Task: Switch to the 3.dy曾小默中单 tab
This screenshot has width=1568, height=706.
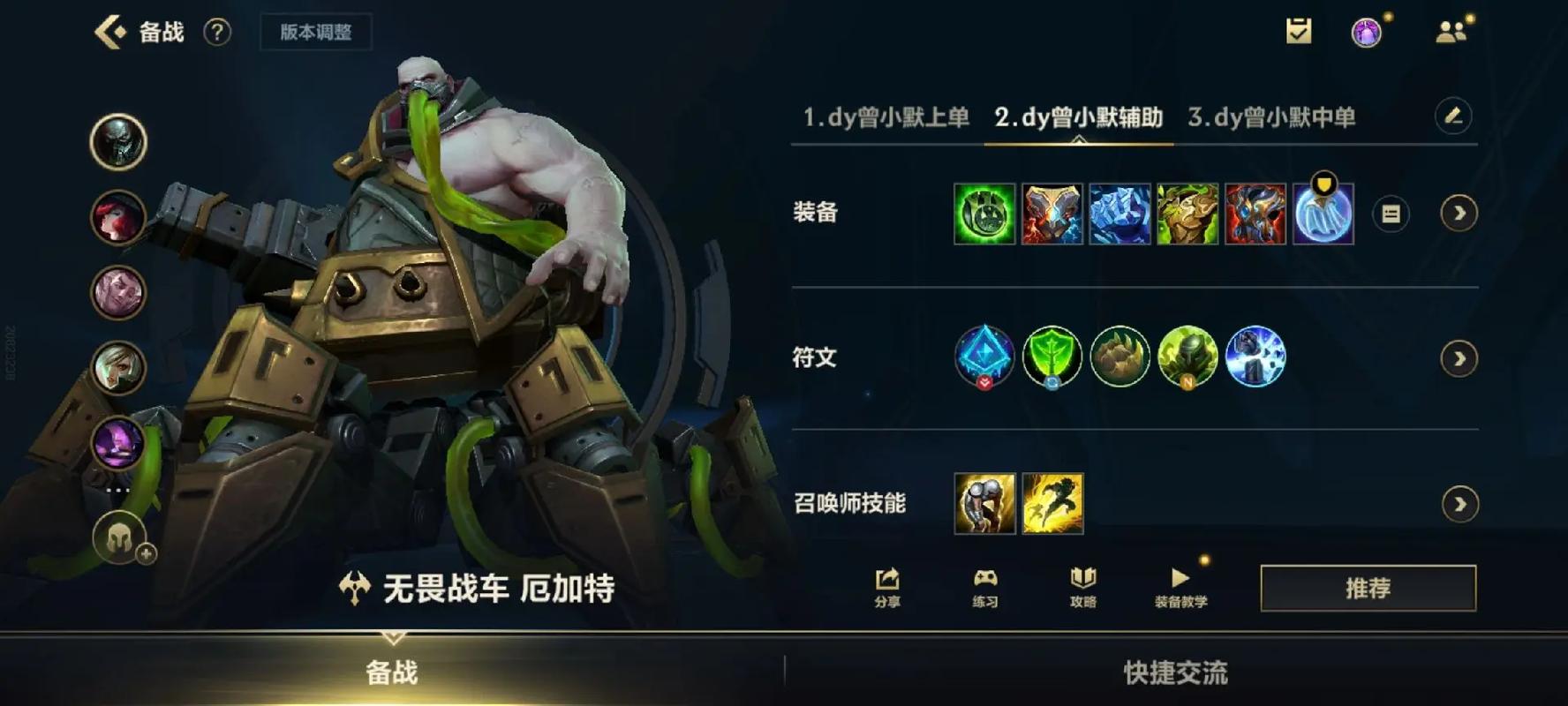Action: pos(1274,116)
